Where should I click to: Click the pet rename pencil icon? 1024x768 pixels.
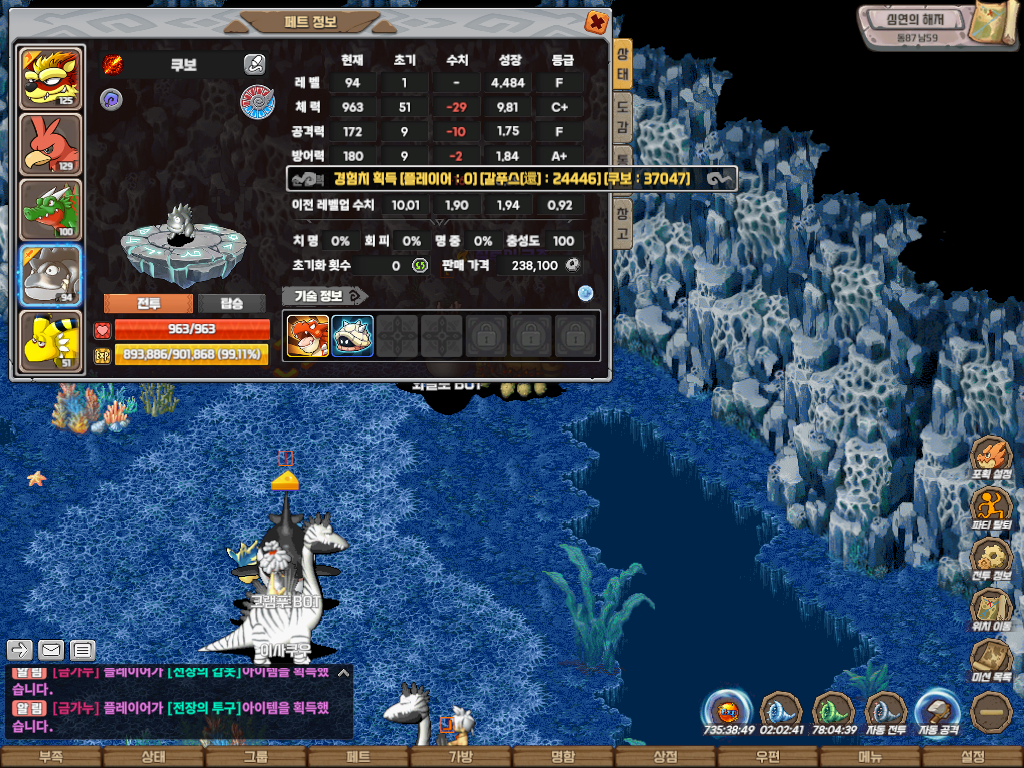pos(254,65)
